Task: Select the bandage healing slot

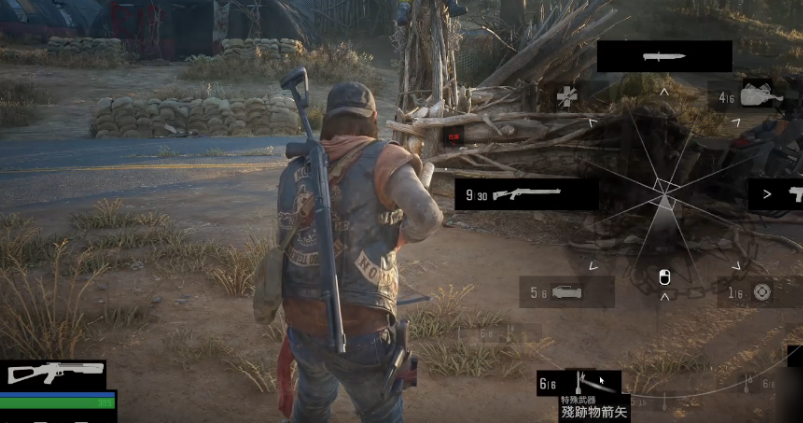Action: coord(568,97)
